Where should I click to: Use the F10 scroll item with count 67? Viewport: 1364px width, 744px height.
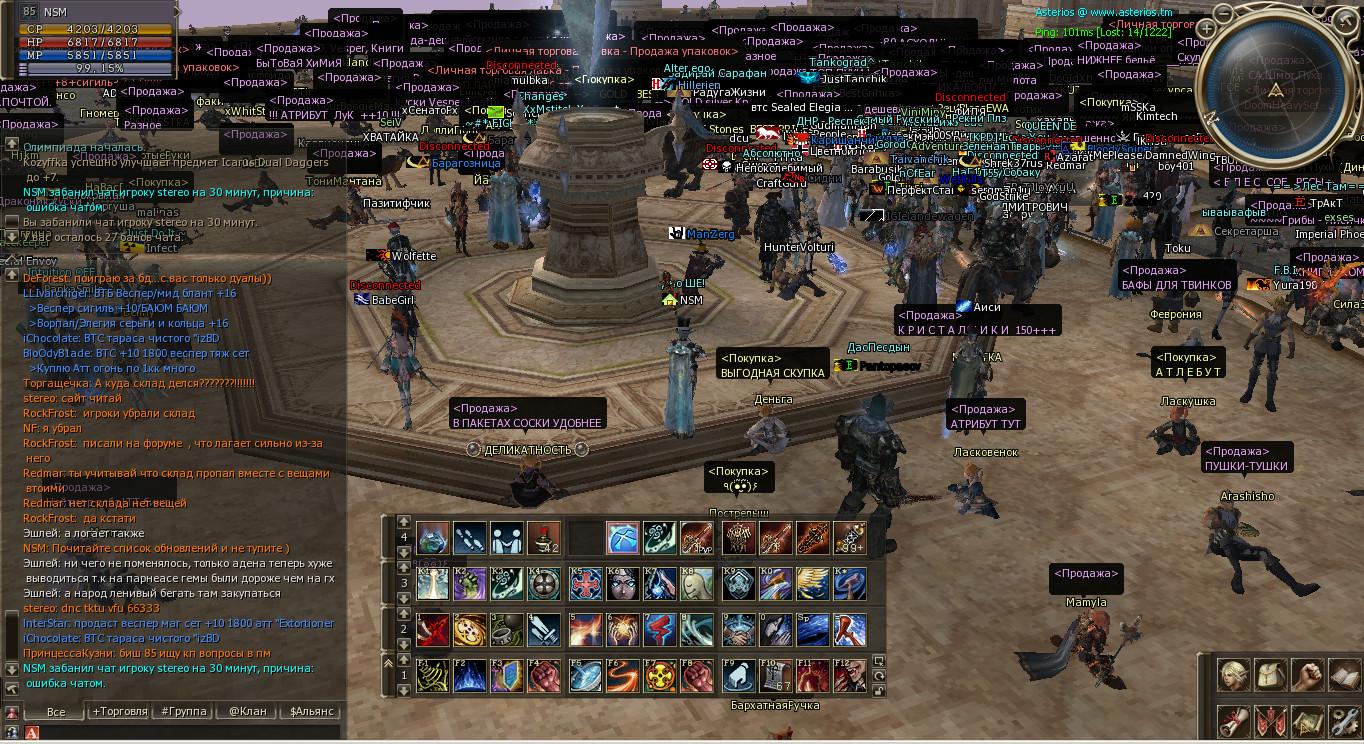pyautogui.click(x=774, y=676)
